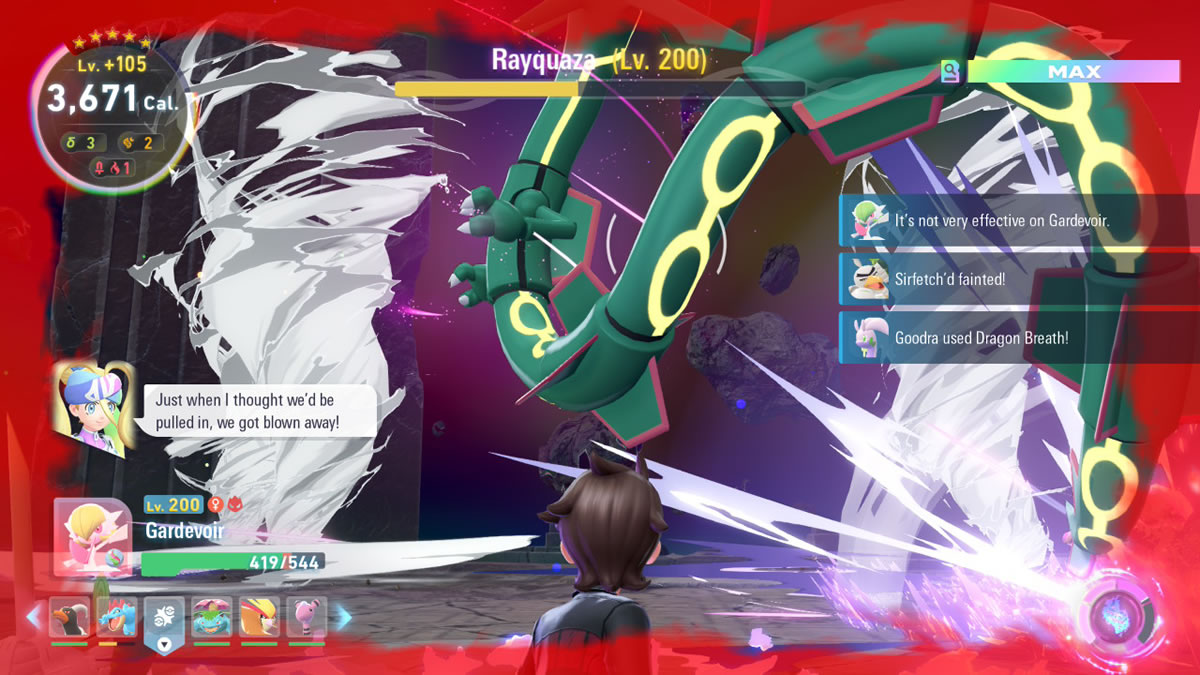Choose Venusaur from the party lineup
This screenshot has height=675, width=1200.
coord(212,618)
